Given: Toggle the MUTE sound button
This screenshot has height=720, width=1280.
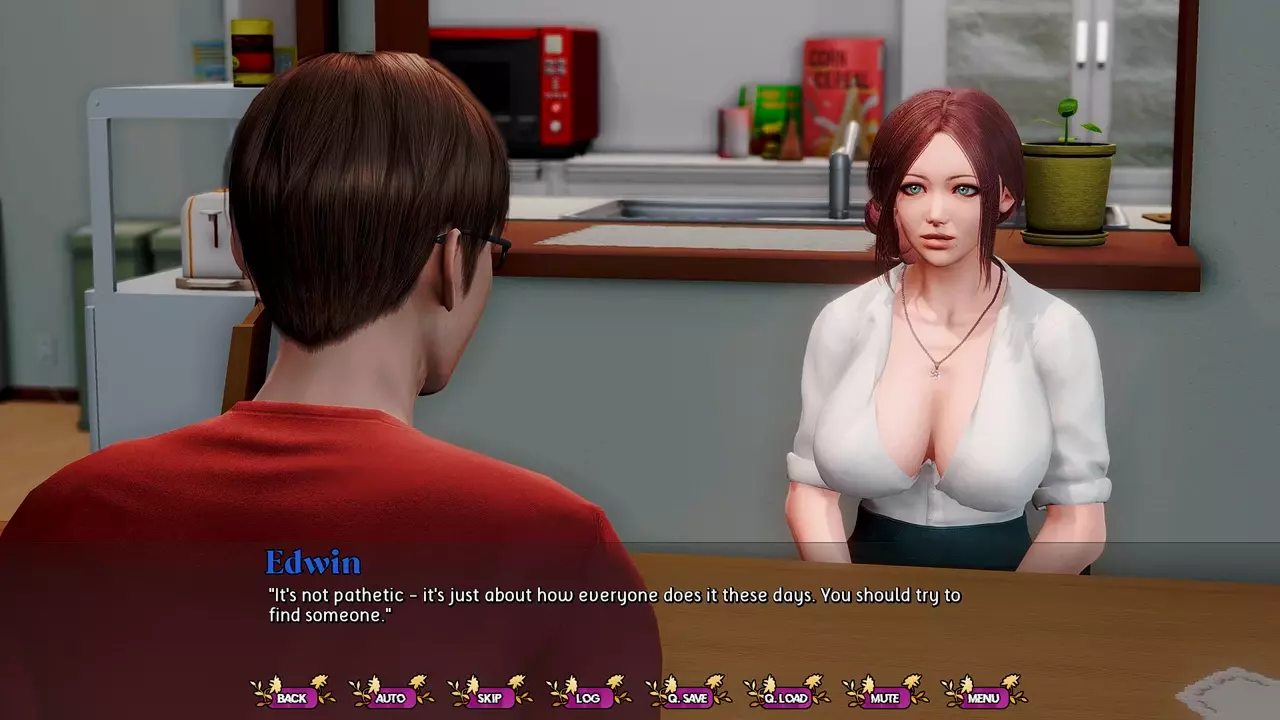Looking at the screenshot, I should [885, 698].
